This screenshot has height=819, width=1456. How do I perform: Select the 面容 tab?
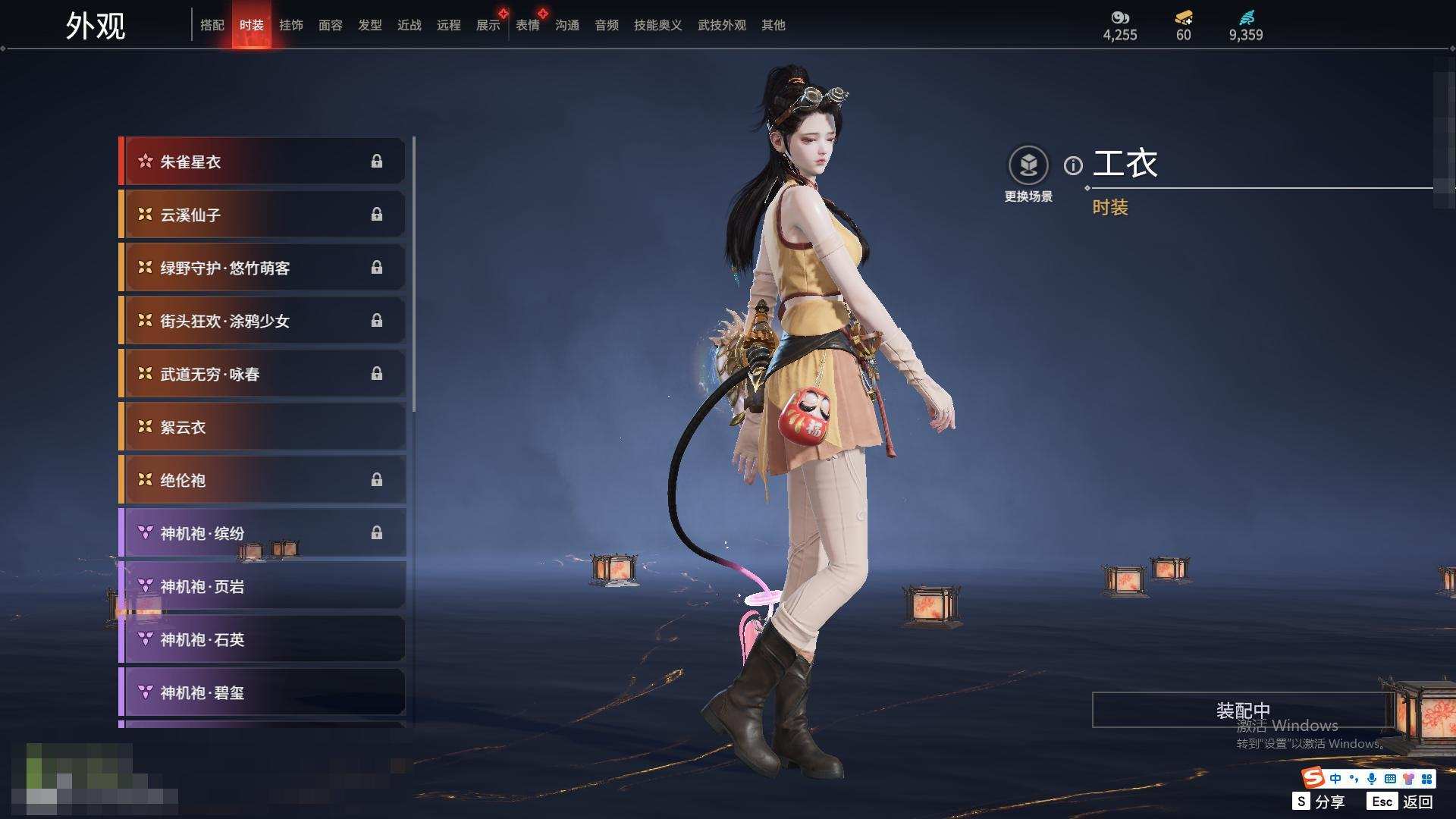coord(331,25)
